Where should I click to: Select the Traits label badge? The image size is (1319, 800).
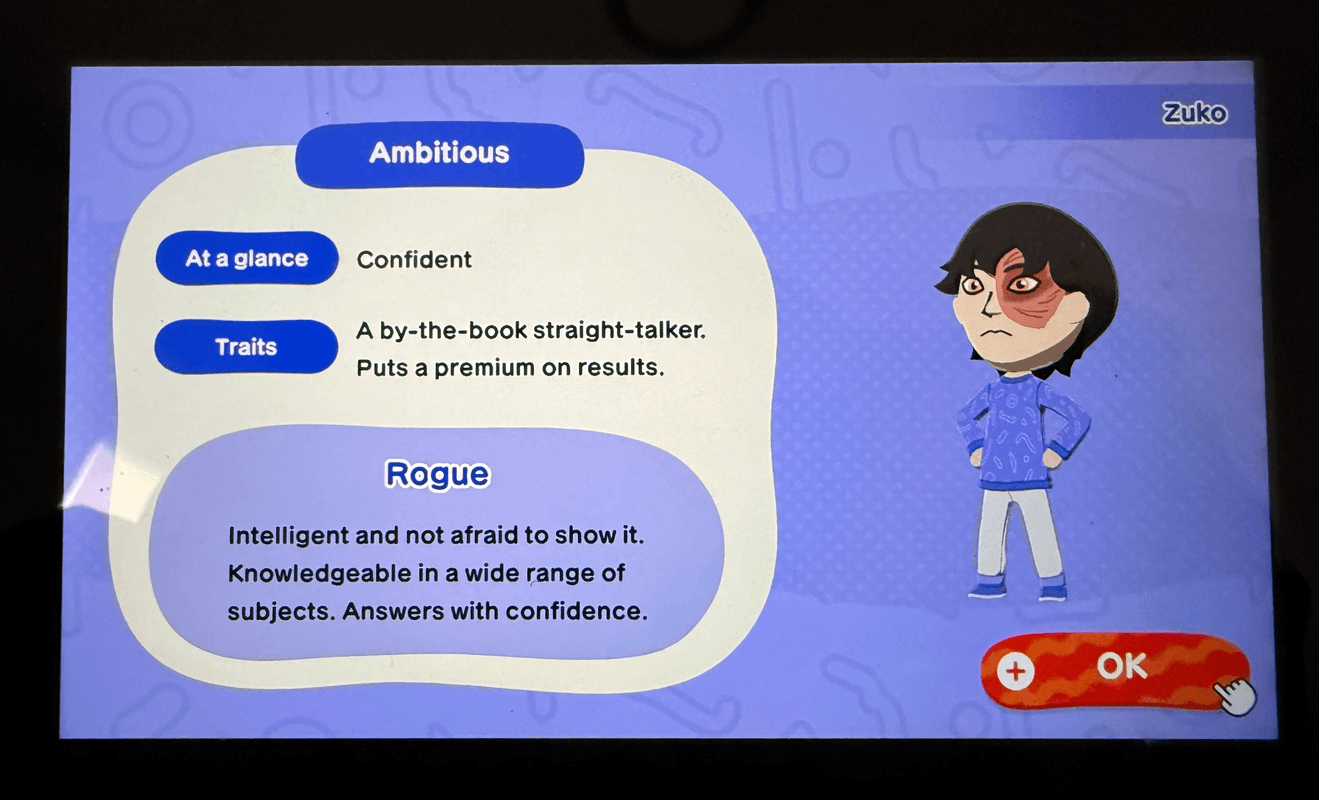click(x=246, y=347)
